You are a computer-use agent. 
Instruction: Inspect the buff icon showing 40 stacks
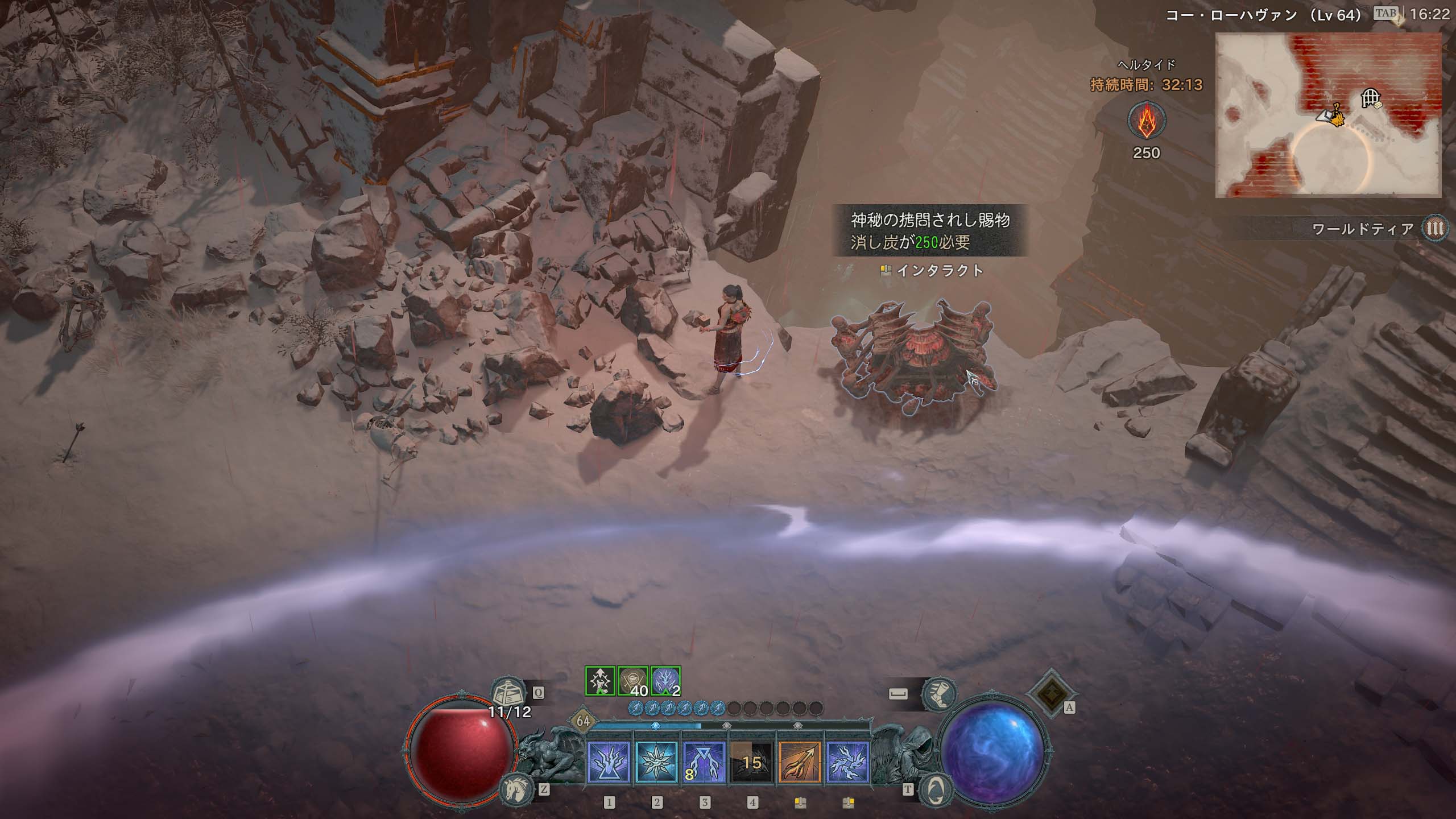pyautogui.click(x=632, y=681)
